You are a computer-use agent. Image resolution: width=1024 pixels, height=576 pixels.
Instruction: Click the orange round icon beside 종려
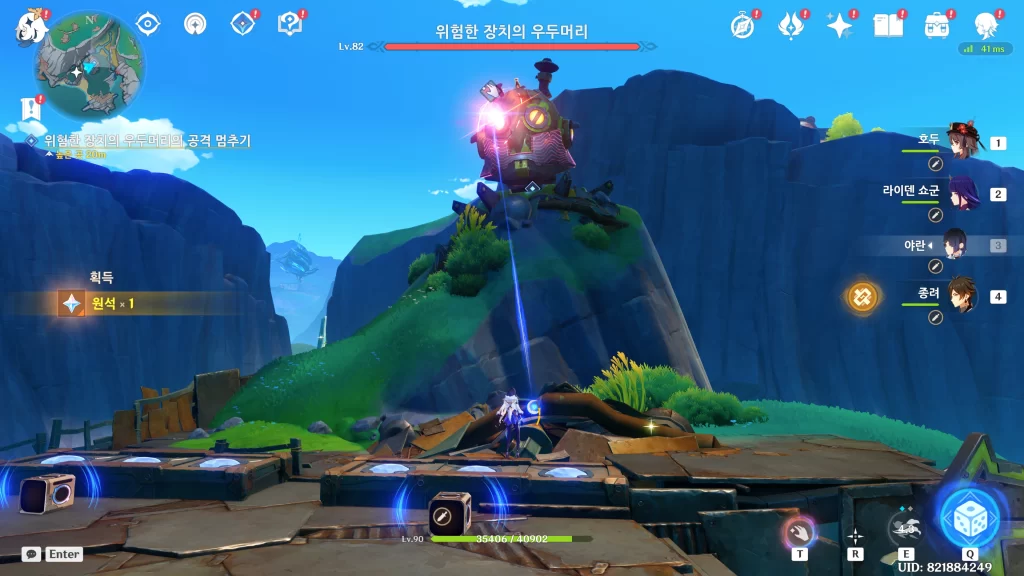pos(862,296)
